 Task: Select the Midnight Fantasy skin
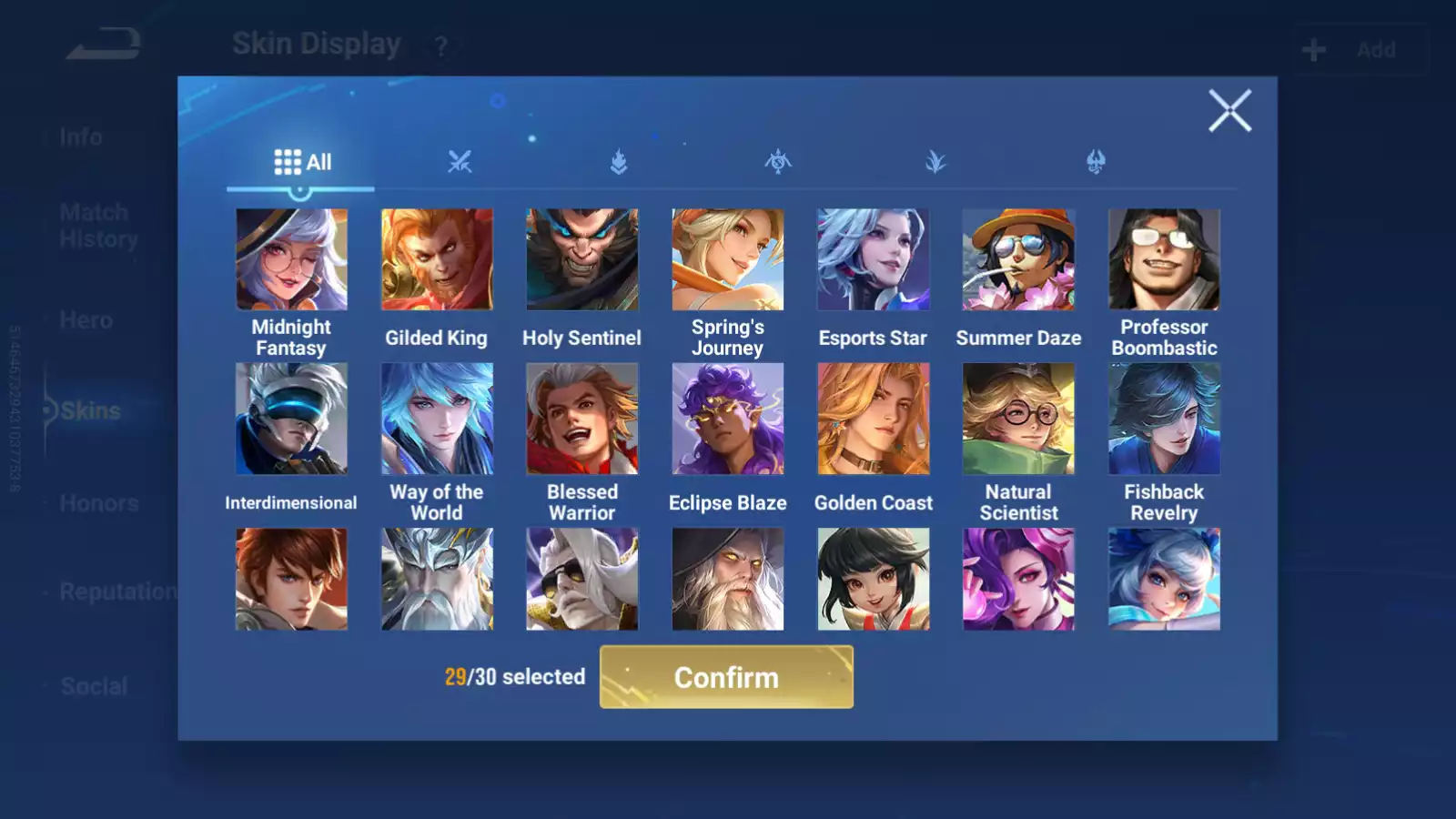coord(291,260)
